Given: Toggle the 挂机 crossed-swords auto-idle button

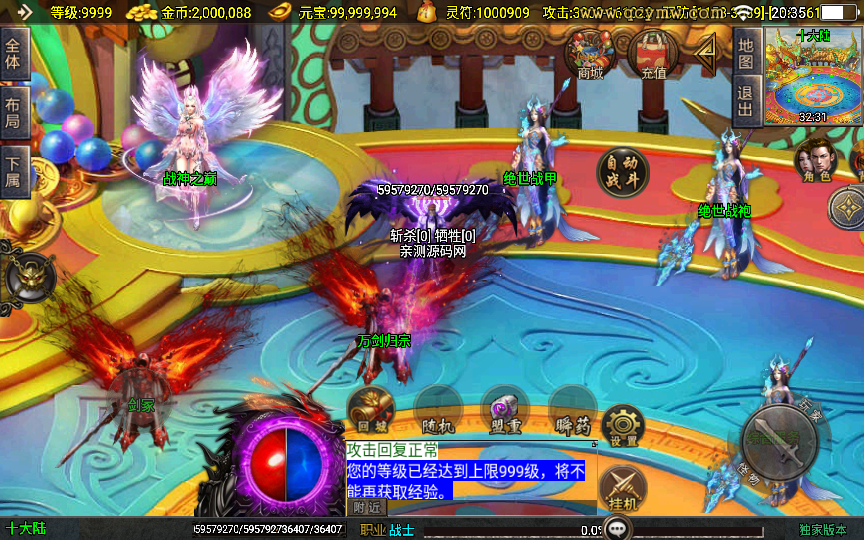Looking at the screenshot, I should pos(622,490).
